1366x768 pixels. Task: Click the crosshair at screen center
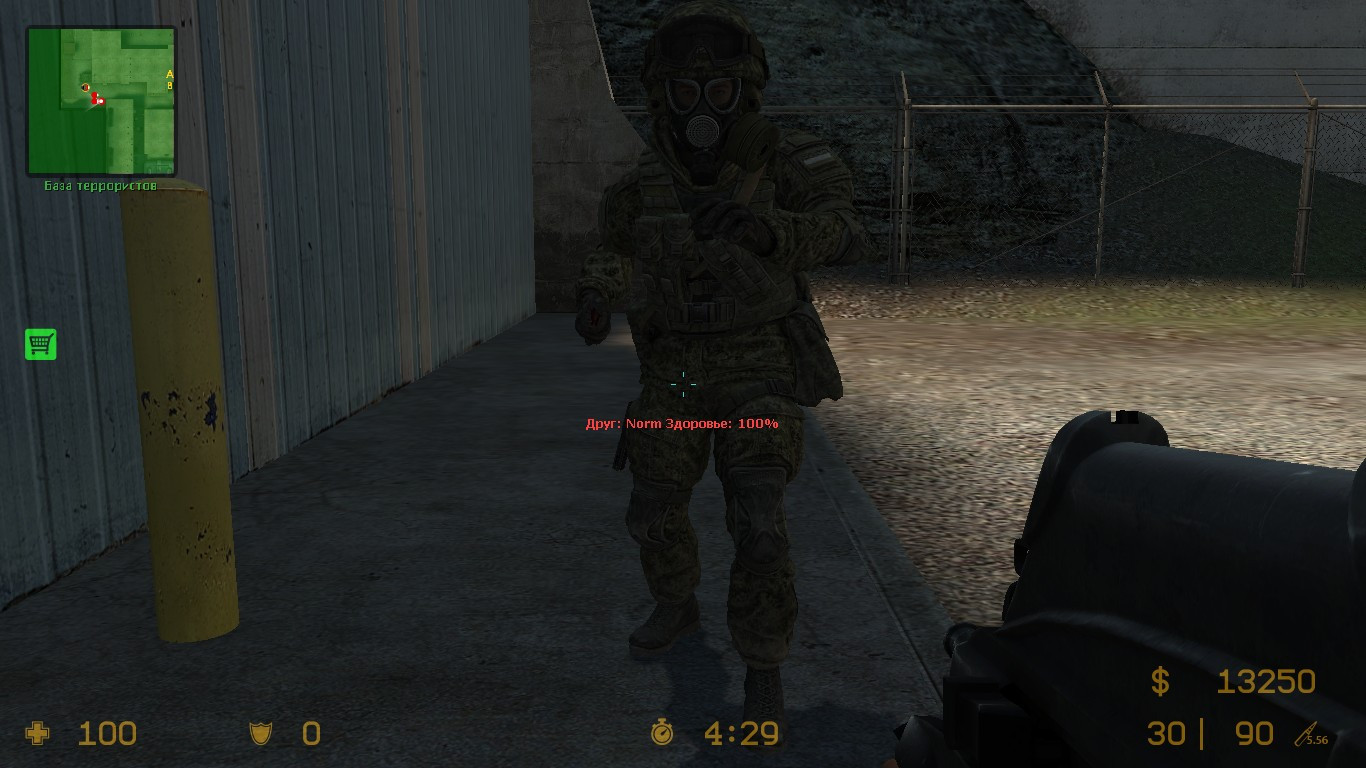coord(683,384)
